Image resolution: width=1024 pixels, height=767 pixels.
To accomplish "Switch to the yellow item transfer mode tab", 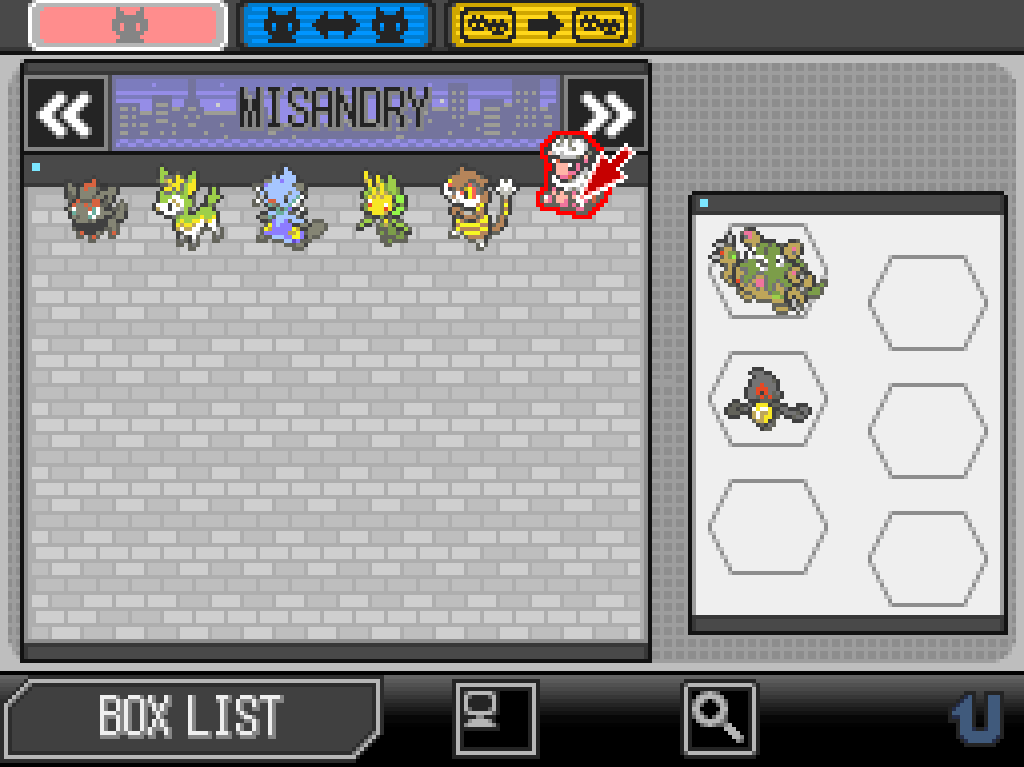I will pos(543,26).
